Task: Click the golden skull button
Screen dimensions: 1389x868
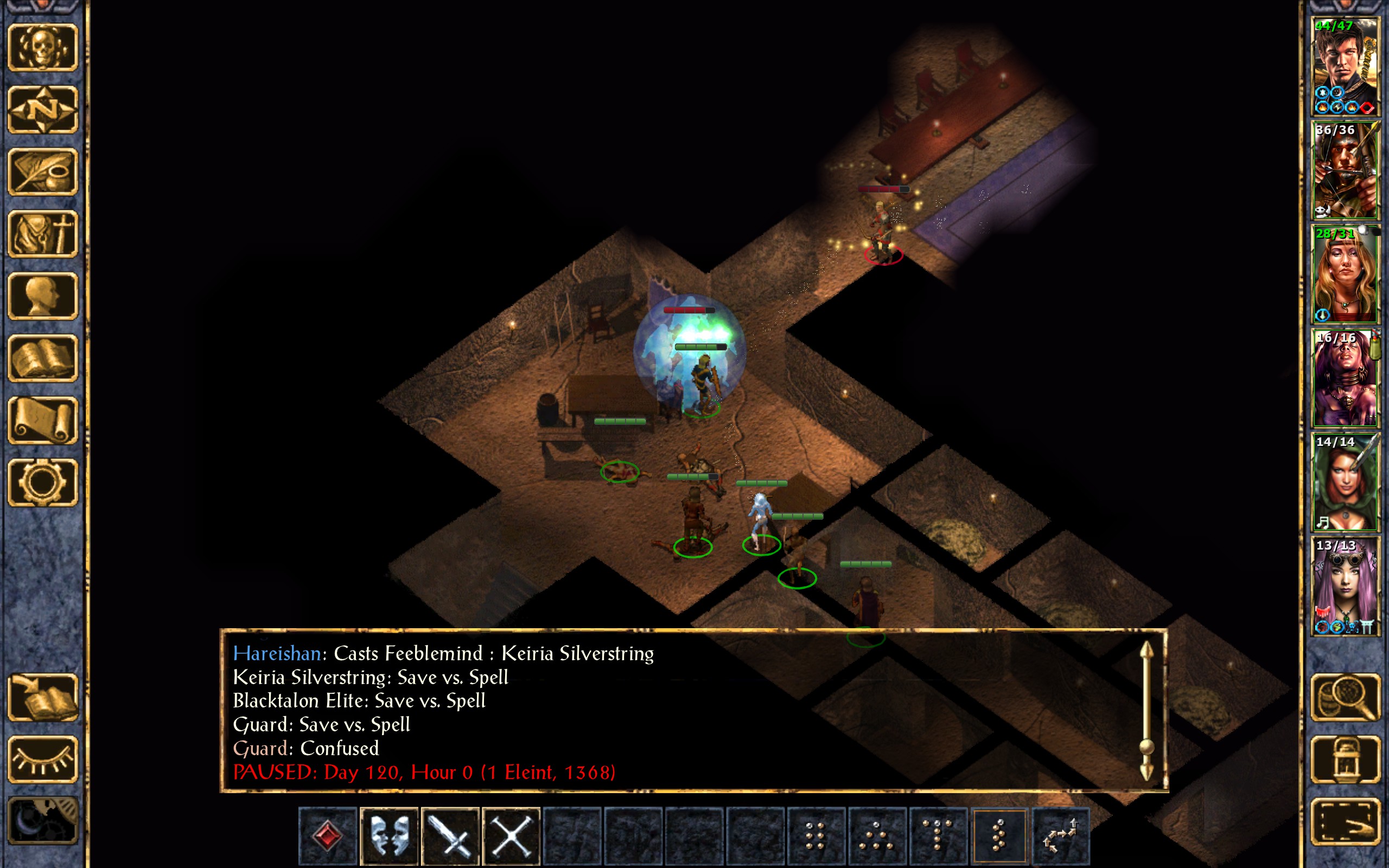Action: (x=42, y=47)
